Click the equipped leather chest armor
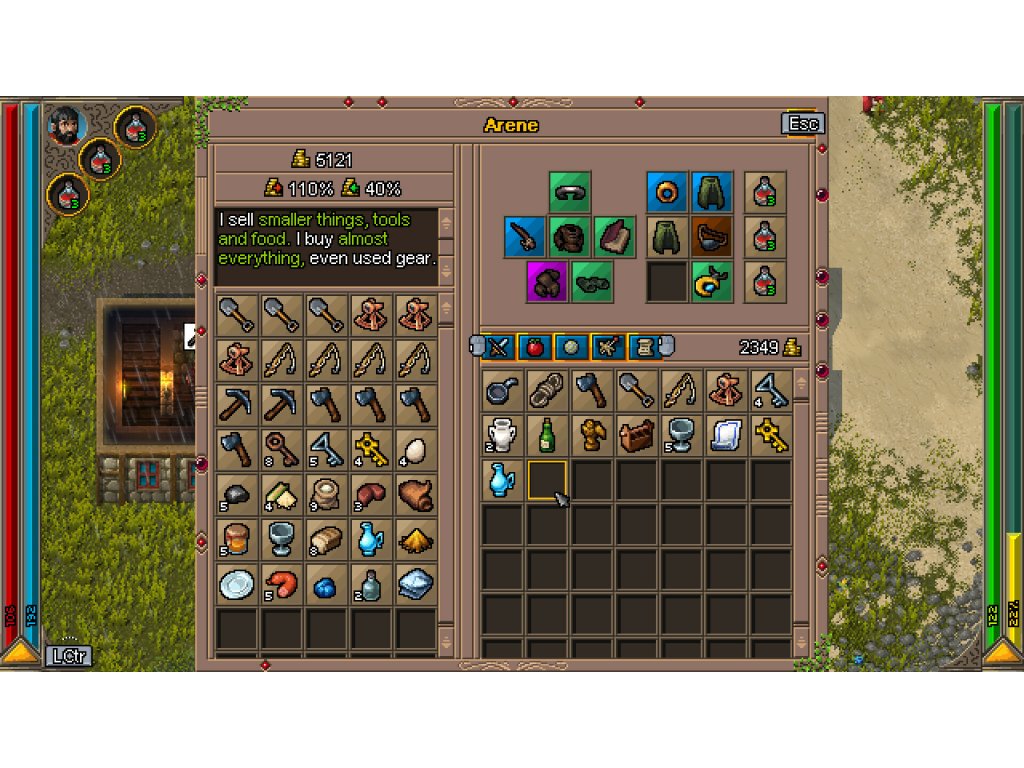This screenshot has width=1024, height=768. click(x=570, y=237)
